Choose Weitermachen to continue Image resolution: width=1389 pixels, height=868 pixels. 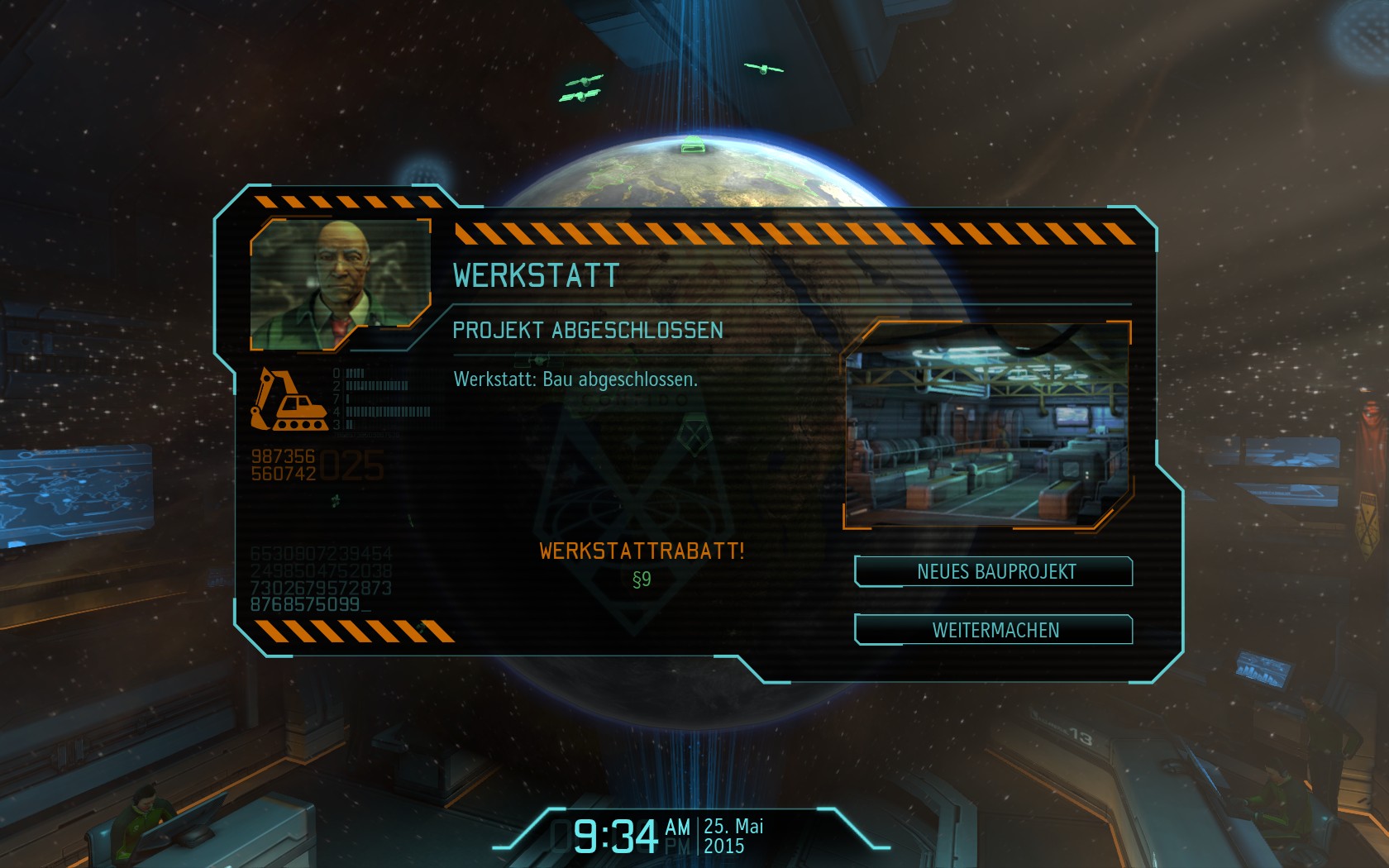(994, 630)
